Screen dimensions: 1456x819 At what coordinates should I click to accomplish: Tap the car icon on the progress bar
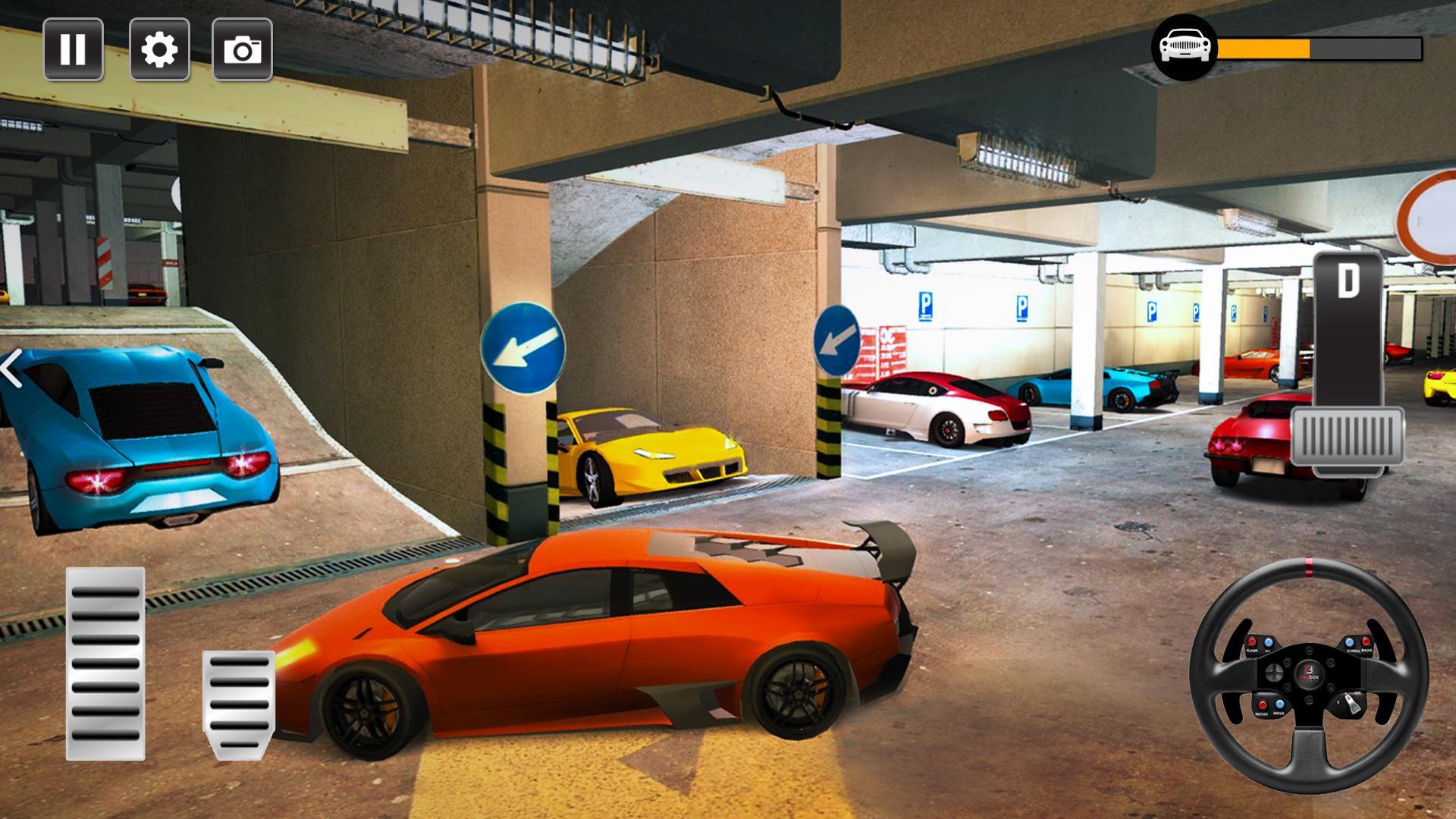pos(1185,47)
